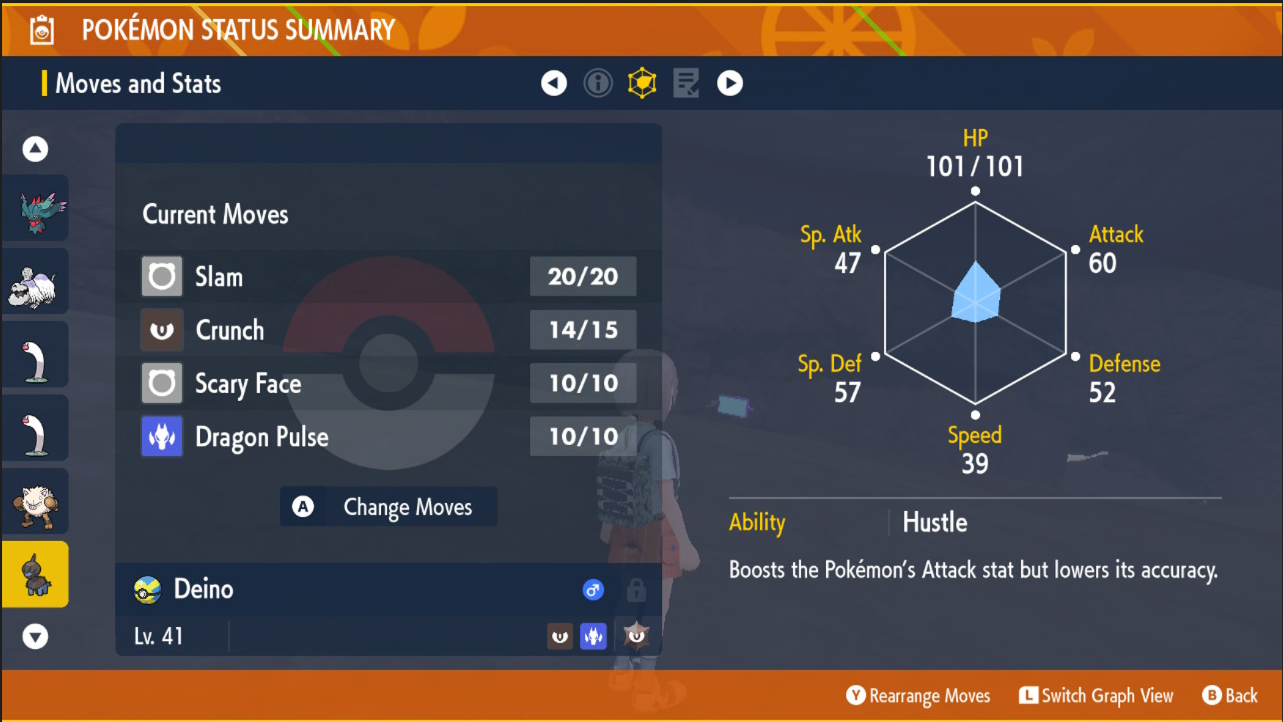Show the previous Pokémon with the up arrow
The height and width of the screenshot is (722, 1283).
coord(35,150)
